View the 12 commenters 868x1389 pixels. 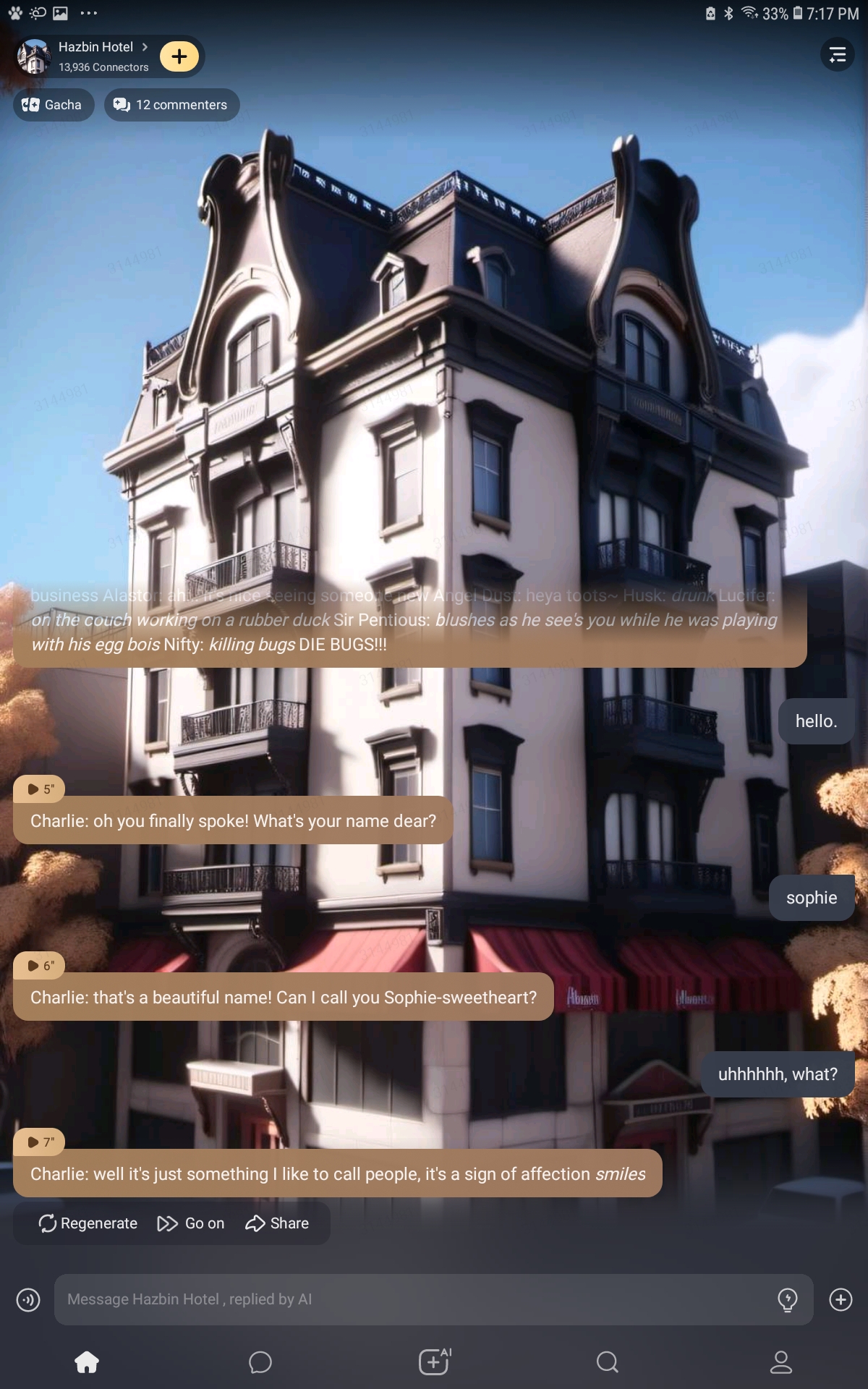click(171, 105)
